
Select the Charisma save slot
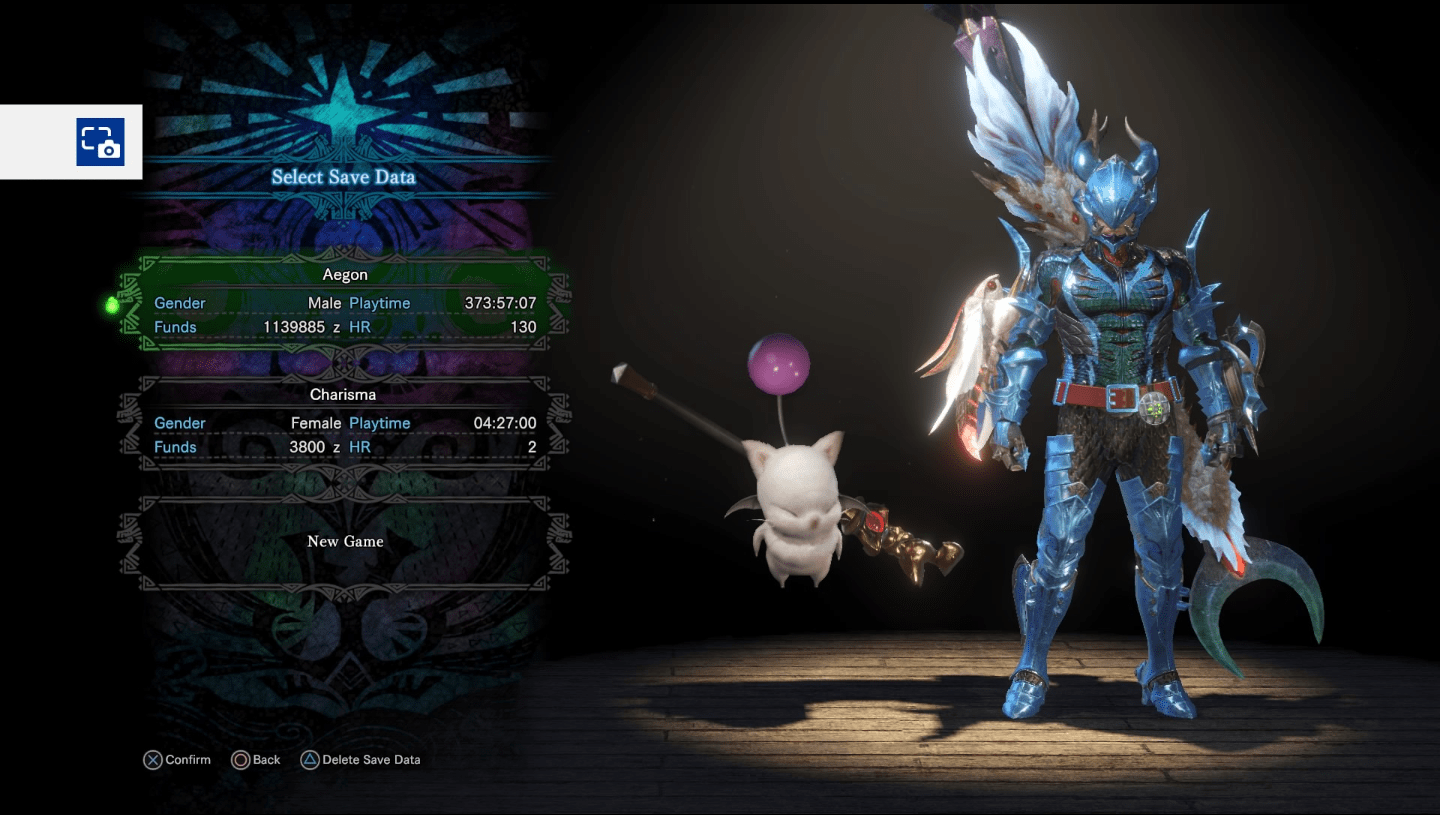(343, 420)
